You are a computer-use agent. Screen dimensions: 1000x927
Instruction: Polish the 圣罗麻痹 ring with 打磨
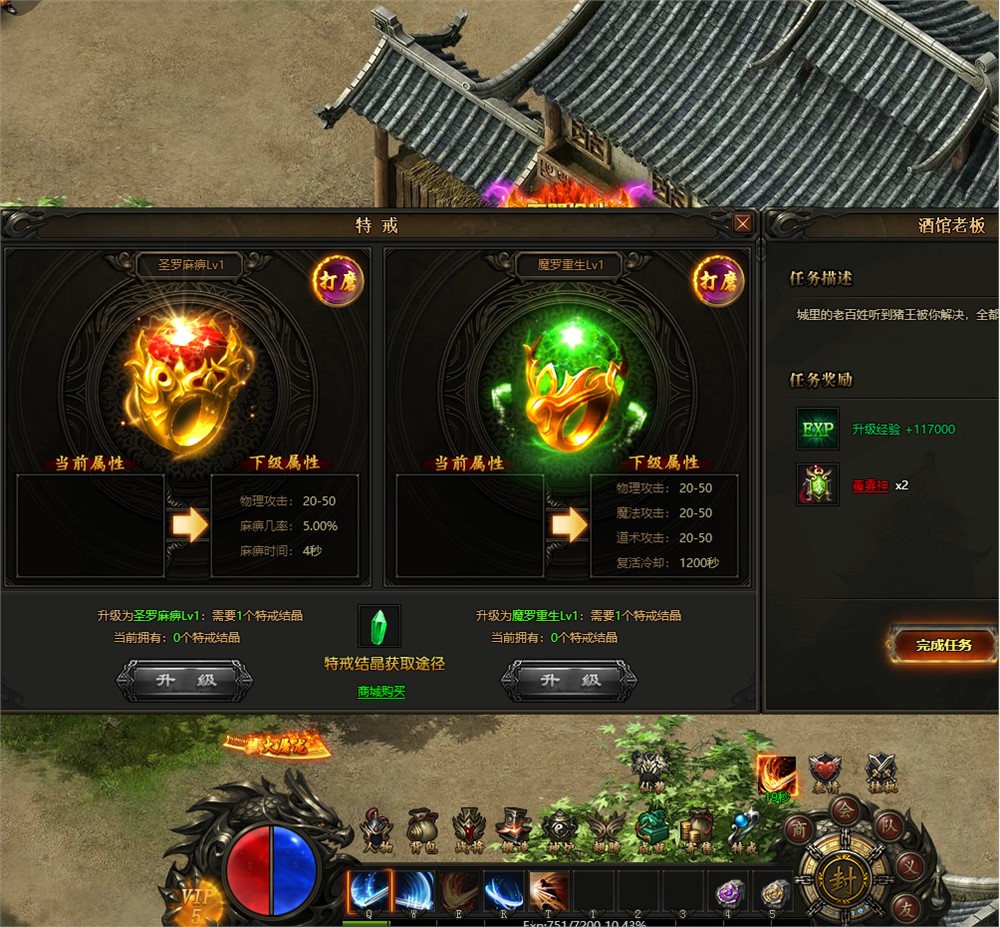tap(338, 281)
